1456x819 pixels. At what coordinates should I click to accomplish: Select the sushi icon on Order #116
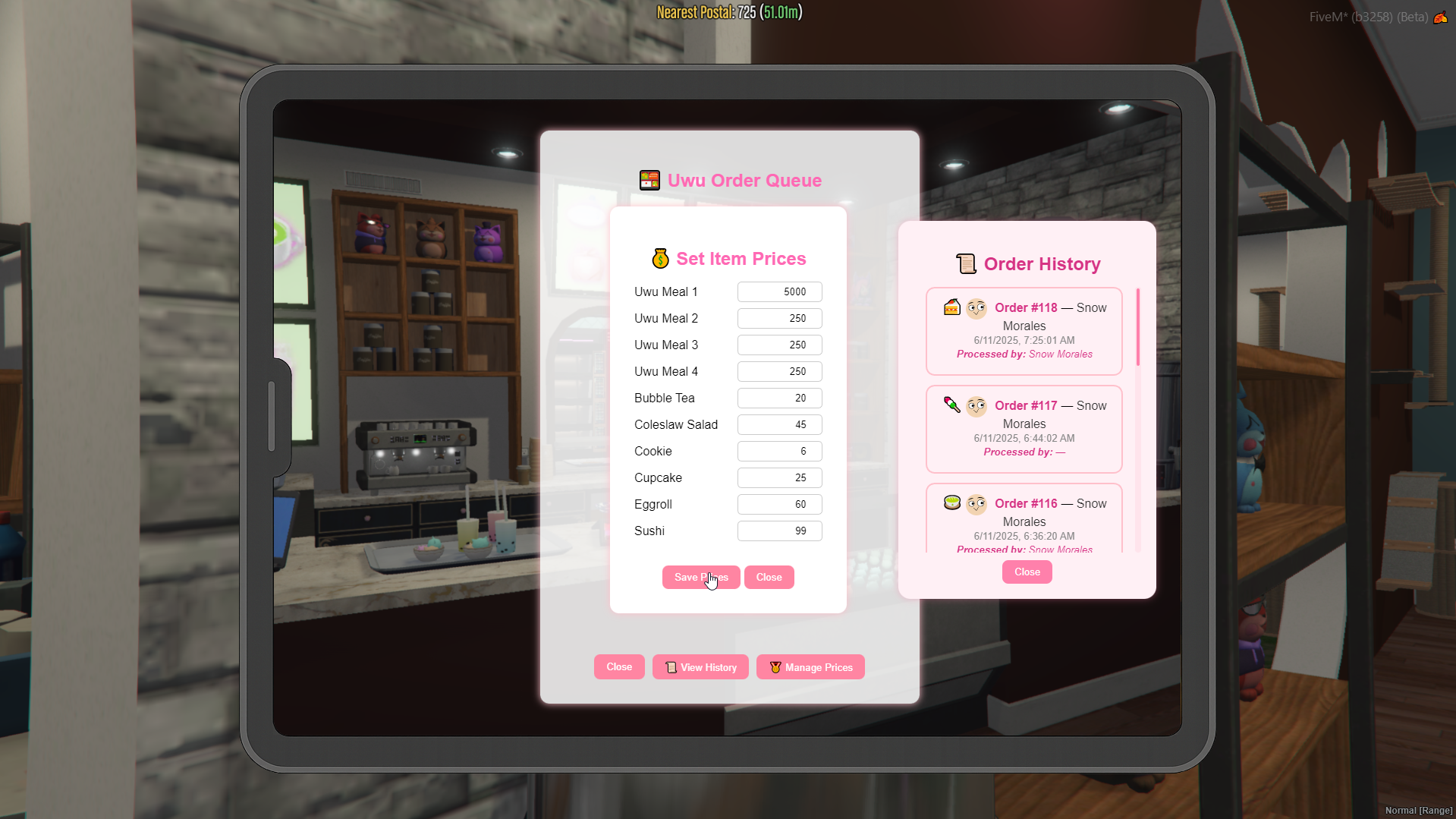pos(951,502)
